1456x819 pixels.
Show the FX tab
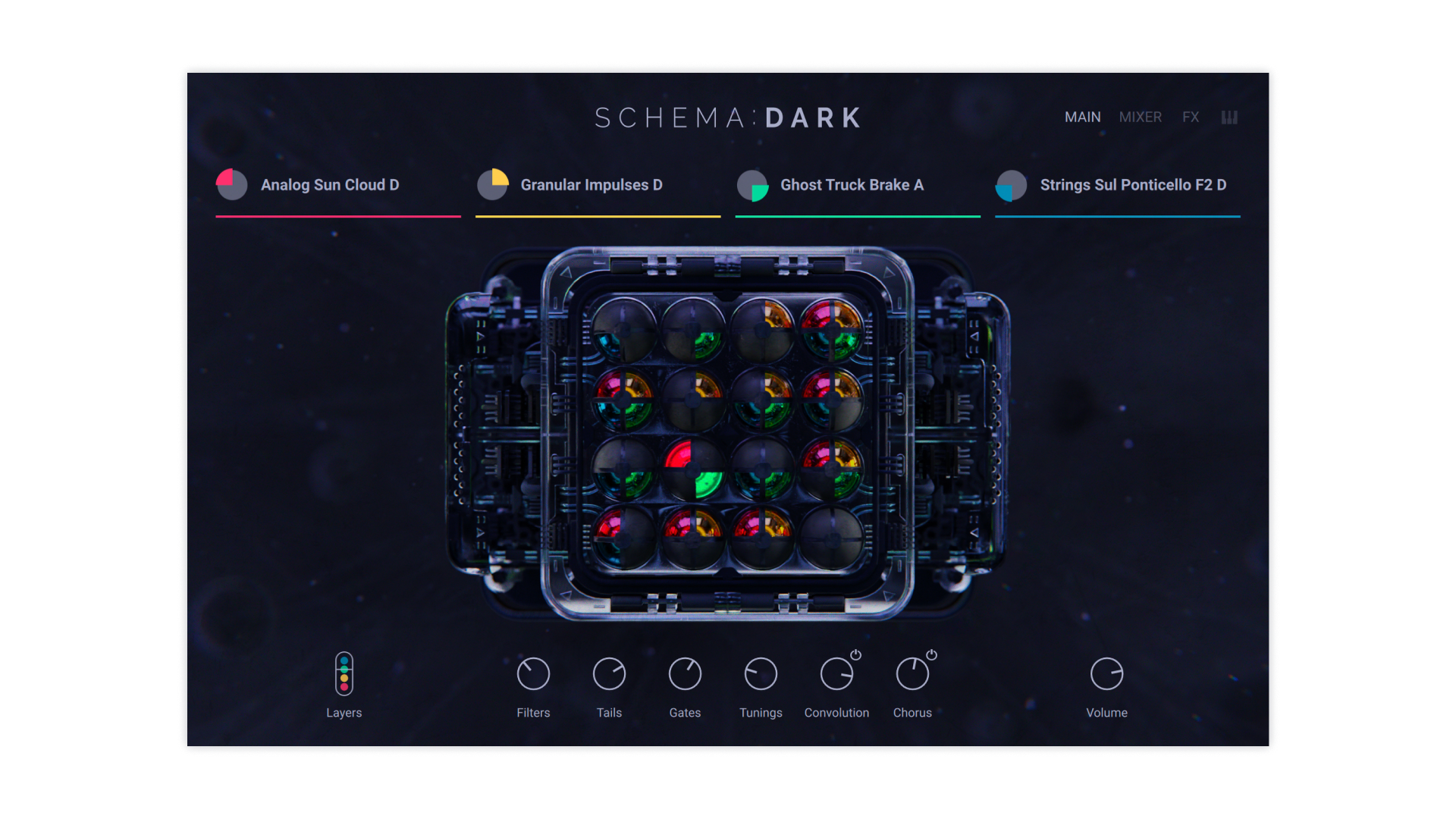(x=1191, y=118)
